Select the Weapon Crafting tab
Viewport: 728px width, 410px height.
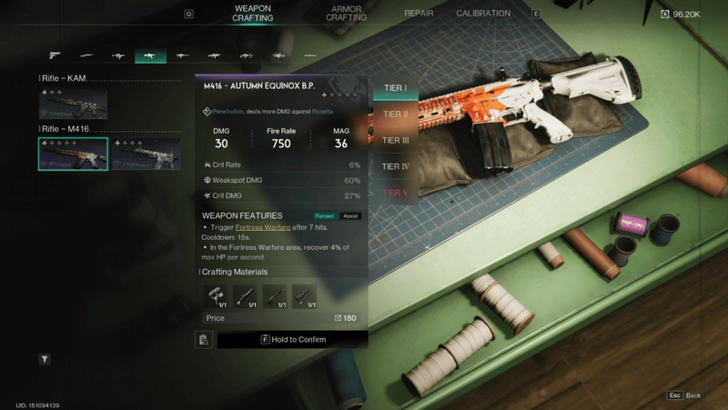252,13
